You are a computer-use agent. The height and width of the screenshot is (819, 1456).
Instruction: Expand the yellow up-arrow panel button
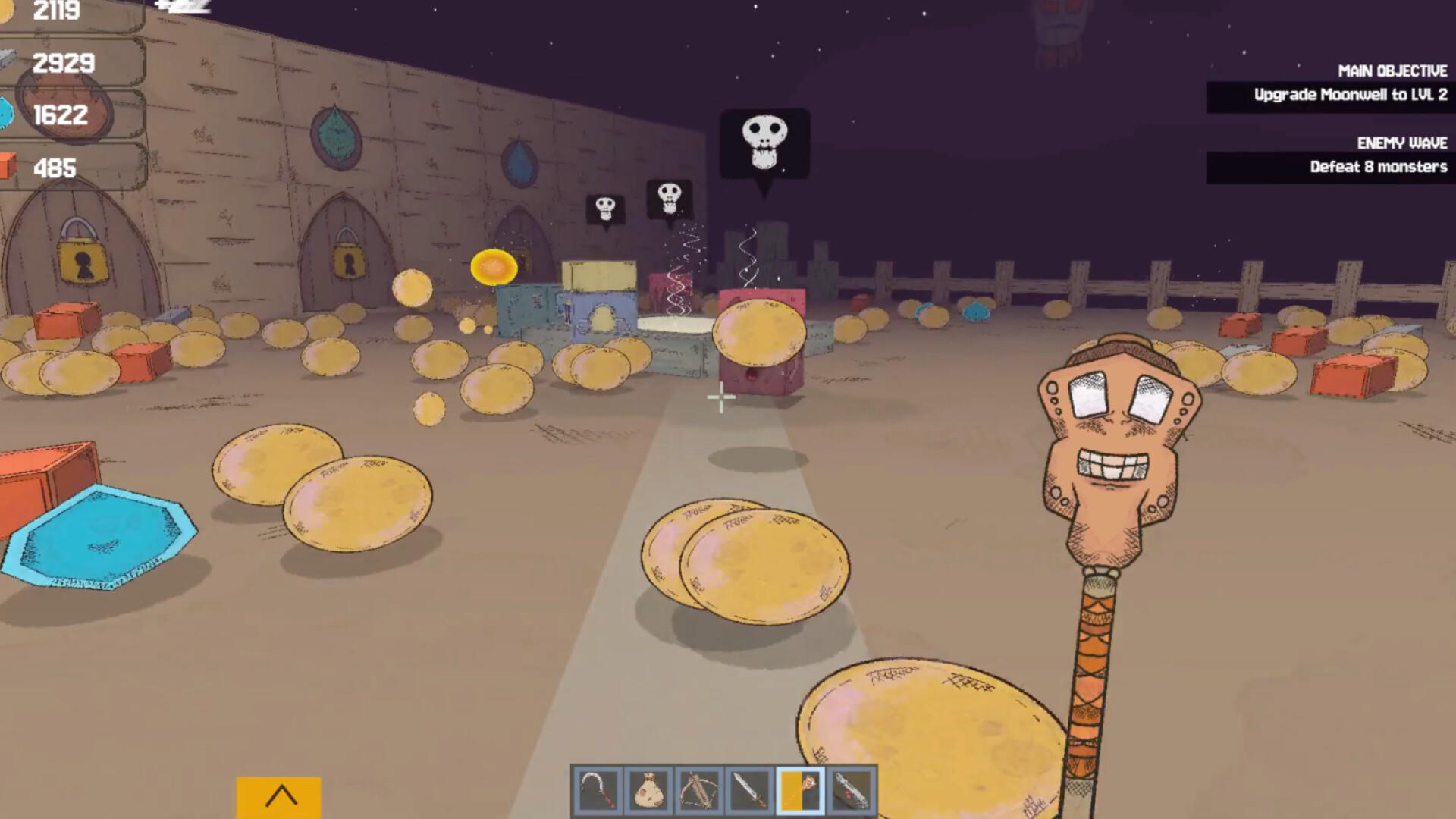pos(279,796)
